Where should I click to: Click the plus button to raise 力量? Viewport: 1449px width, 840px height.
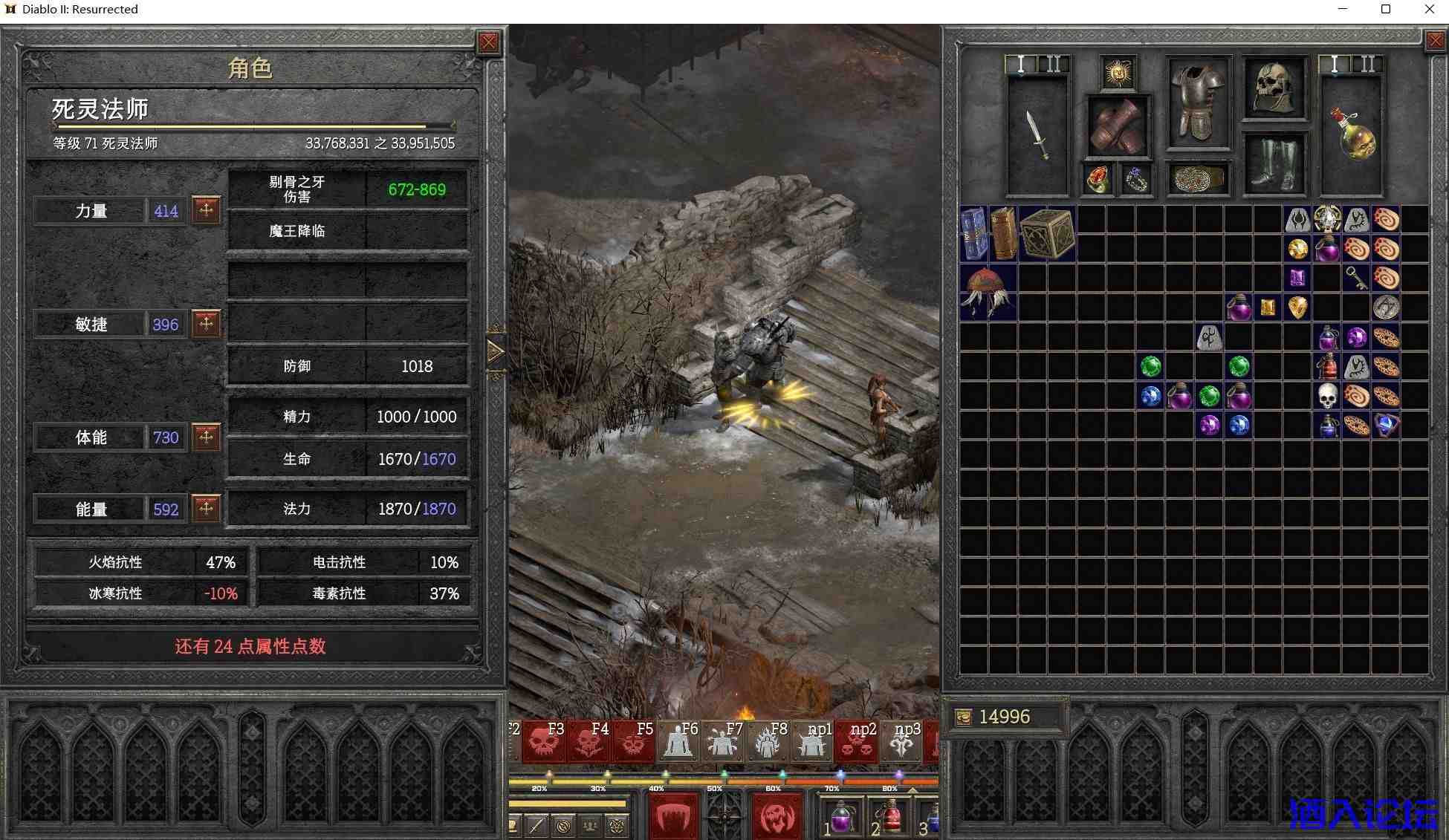[206, 210]
